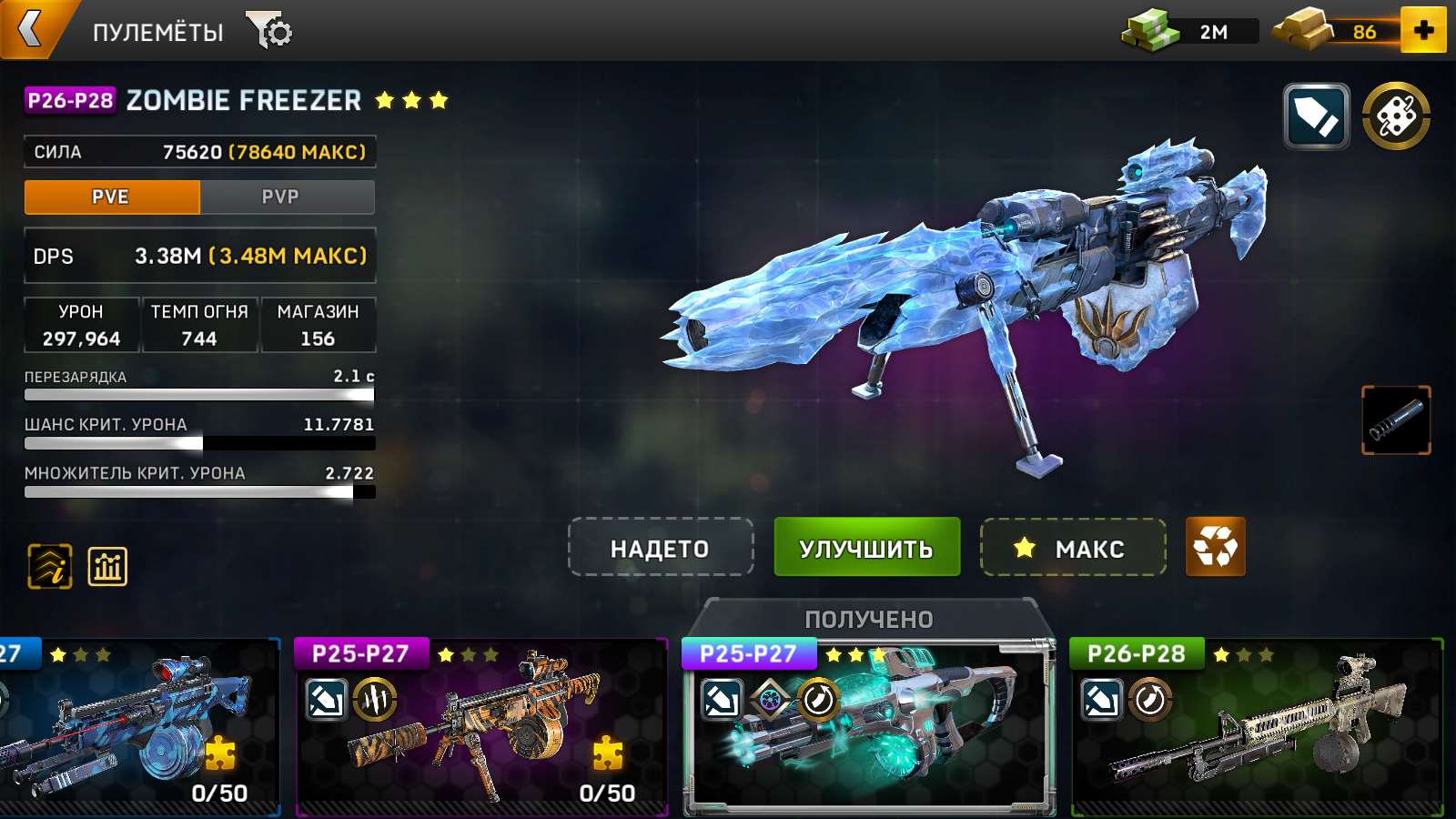Click the crit chance progress bar

tap(199, 443)
